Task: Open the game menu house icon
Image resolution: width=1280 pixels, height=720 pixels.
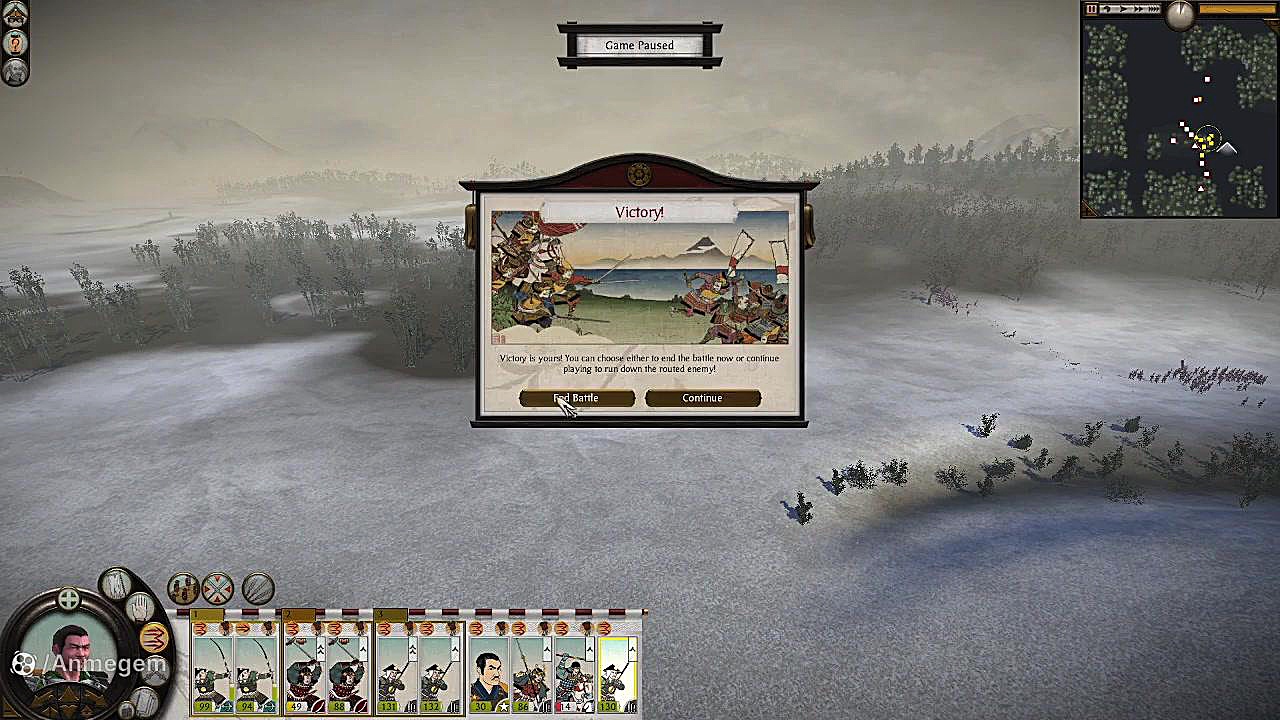Action: point(15,15)
